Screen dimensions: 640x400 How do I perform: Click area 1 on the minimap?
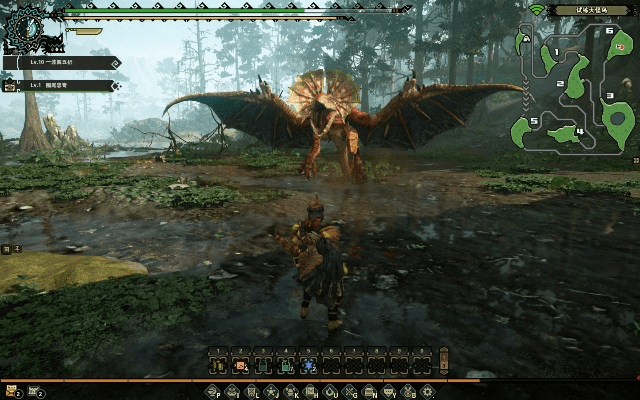(548, 57)
